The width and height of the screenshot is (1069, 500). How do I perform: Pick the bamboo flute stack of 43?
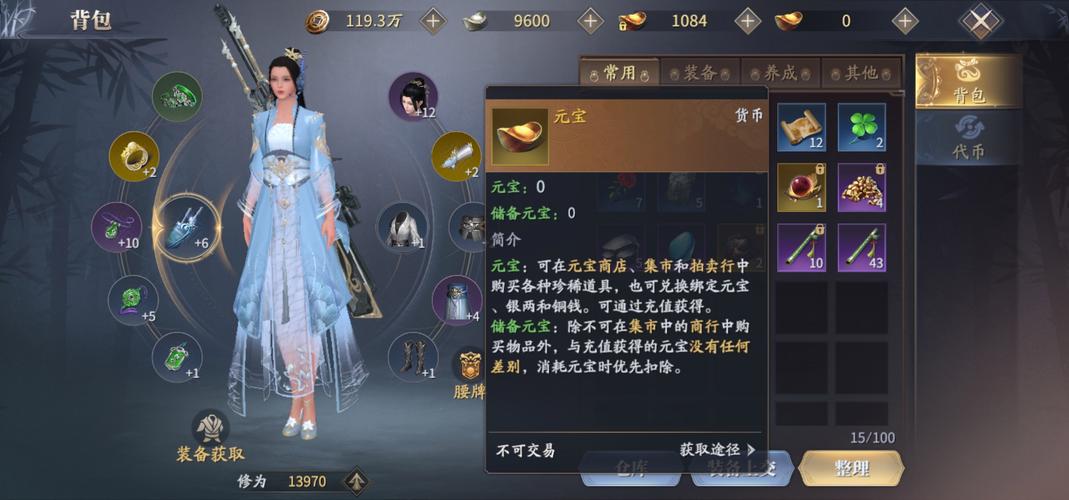861,248
